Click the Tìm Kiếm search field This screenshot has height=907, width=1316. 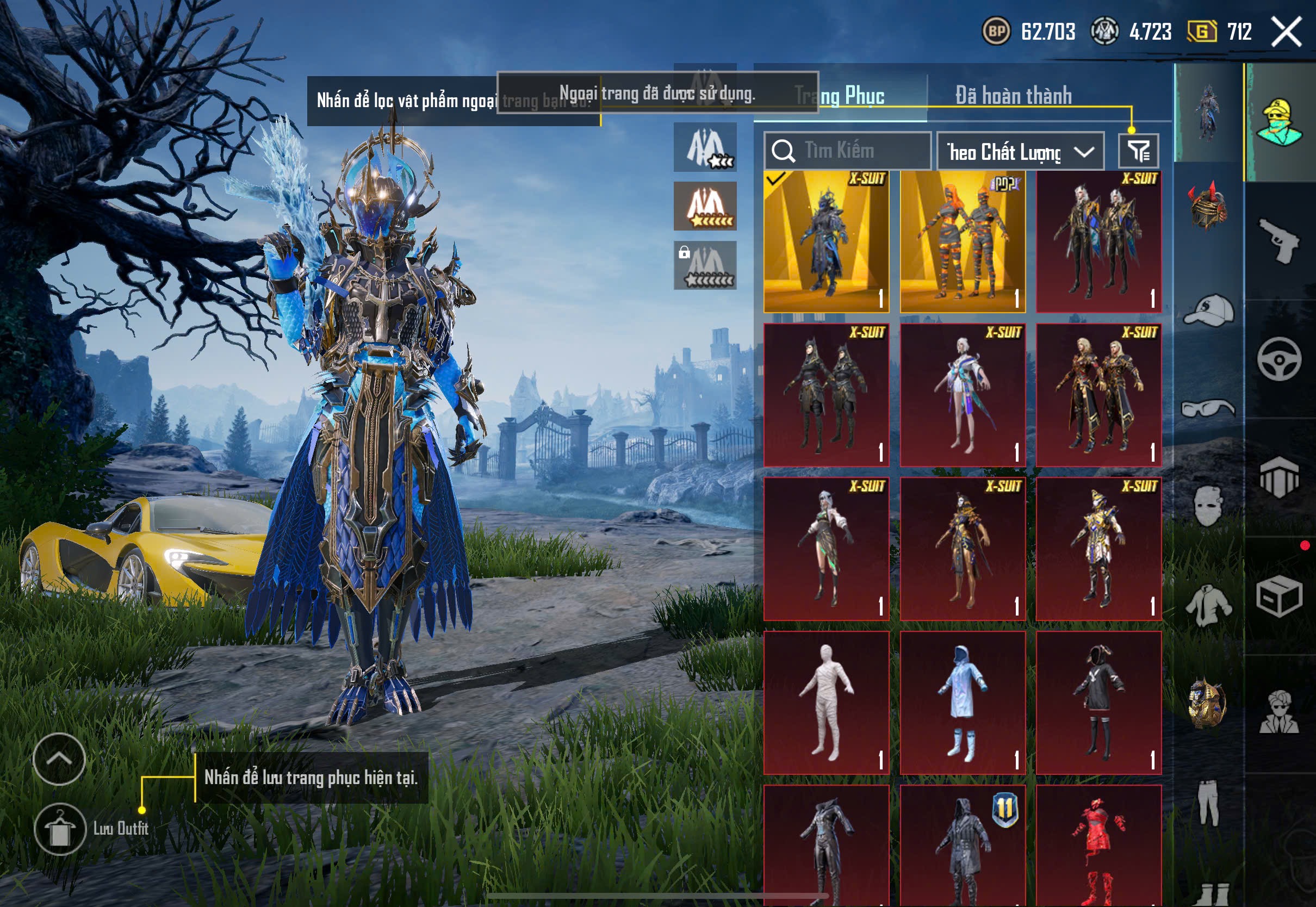coord(847,151)
